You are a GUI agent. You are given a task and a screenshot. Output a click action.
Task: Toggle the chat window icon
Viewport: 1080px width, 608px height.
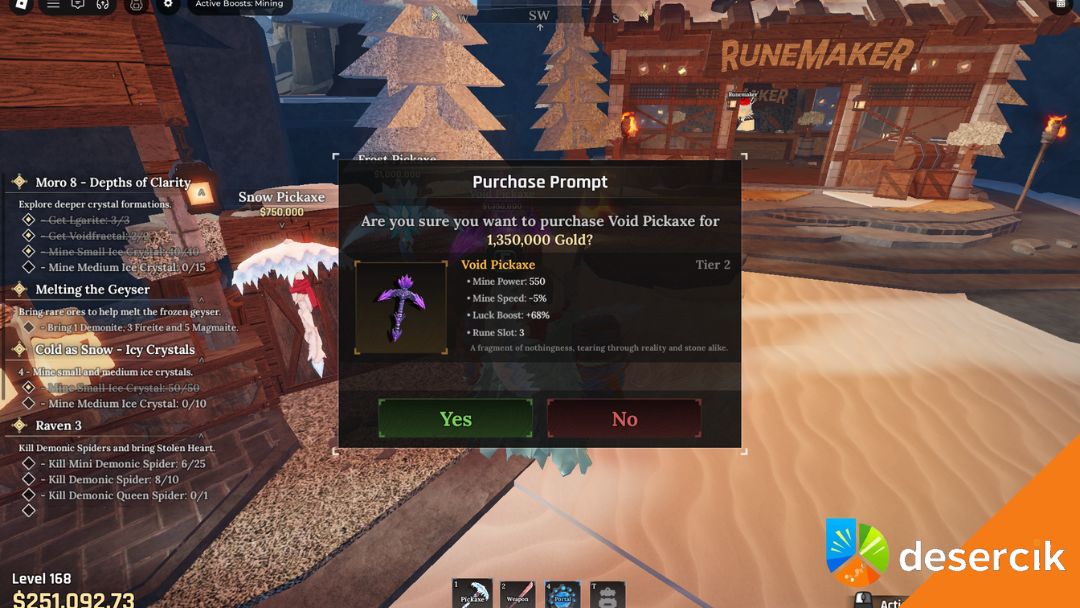coord(78,5)
